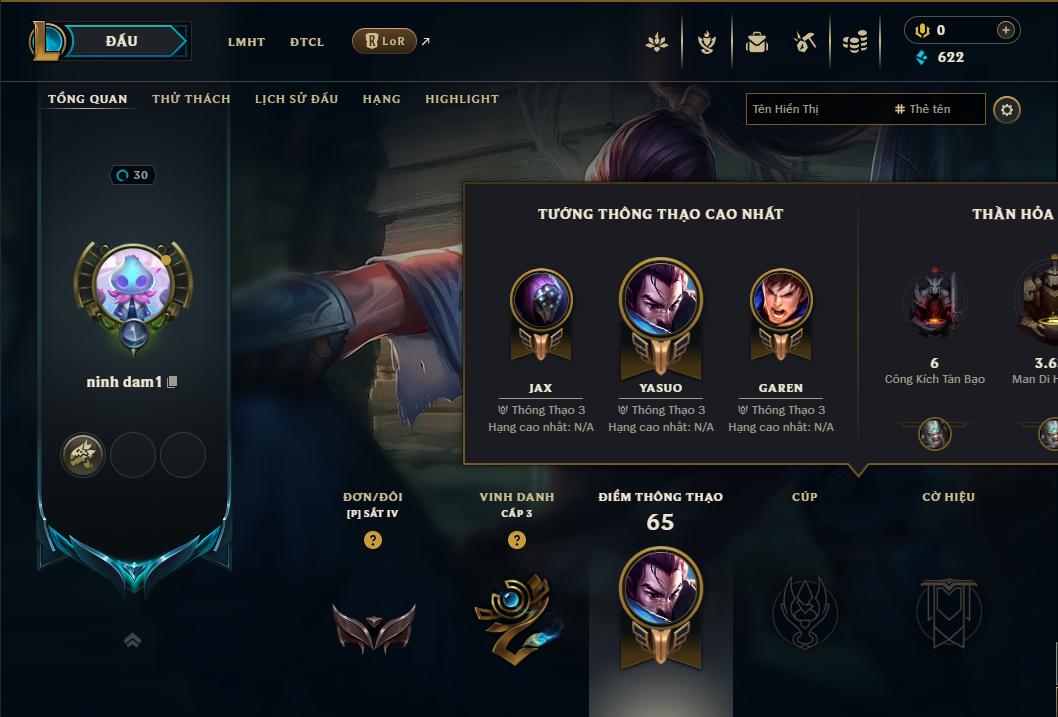Open the coin stack store icon
This screenshot has width=1058, height=717.
click(854, 42)
